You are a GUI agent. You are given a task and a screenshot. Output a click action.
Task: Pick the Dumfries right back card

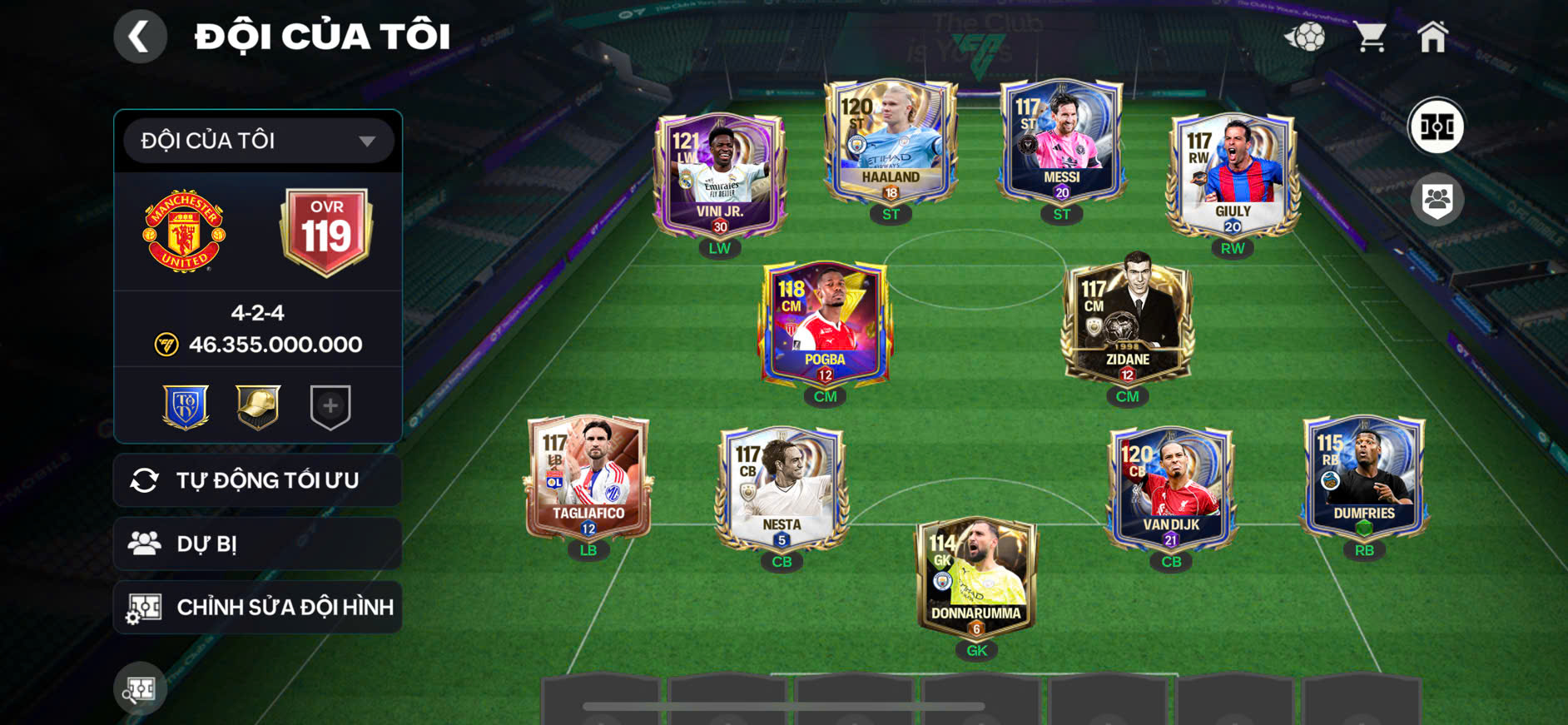(x=1364, y=477)
